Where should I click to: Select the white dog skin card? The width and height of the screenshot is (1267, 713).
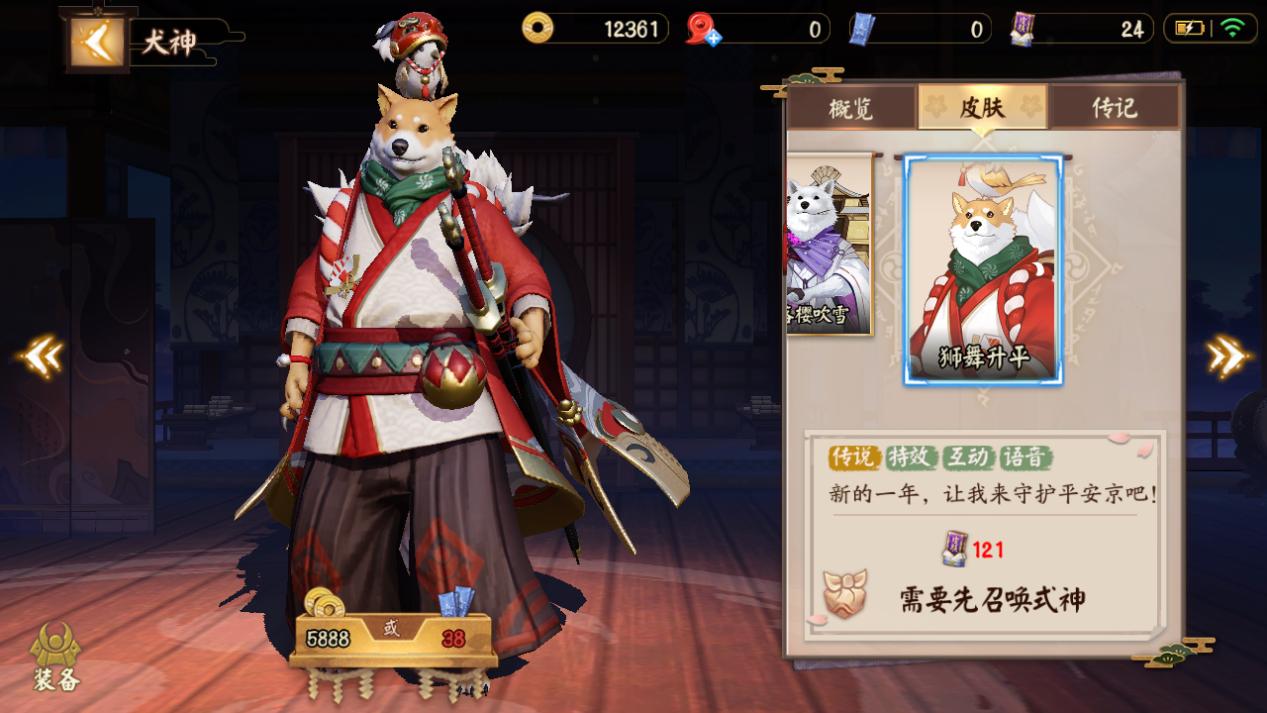[830, 244]
